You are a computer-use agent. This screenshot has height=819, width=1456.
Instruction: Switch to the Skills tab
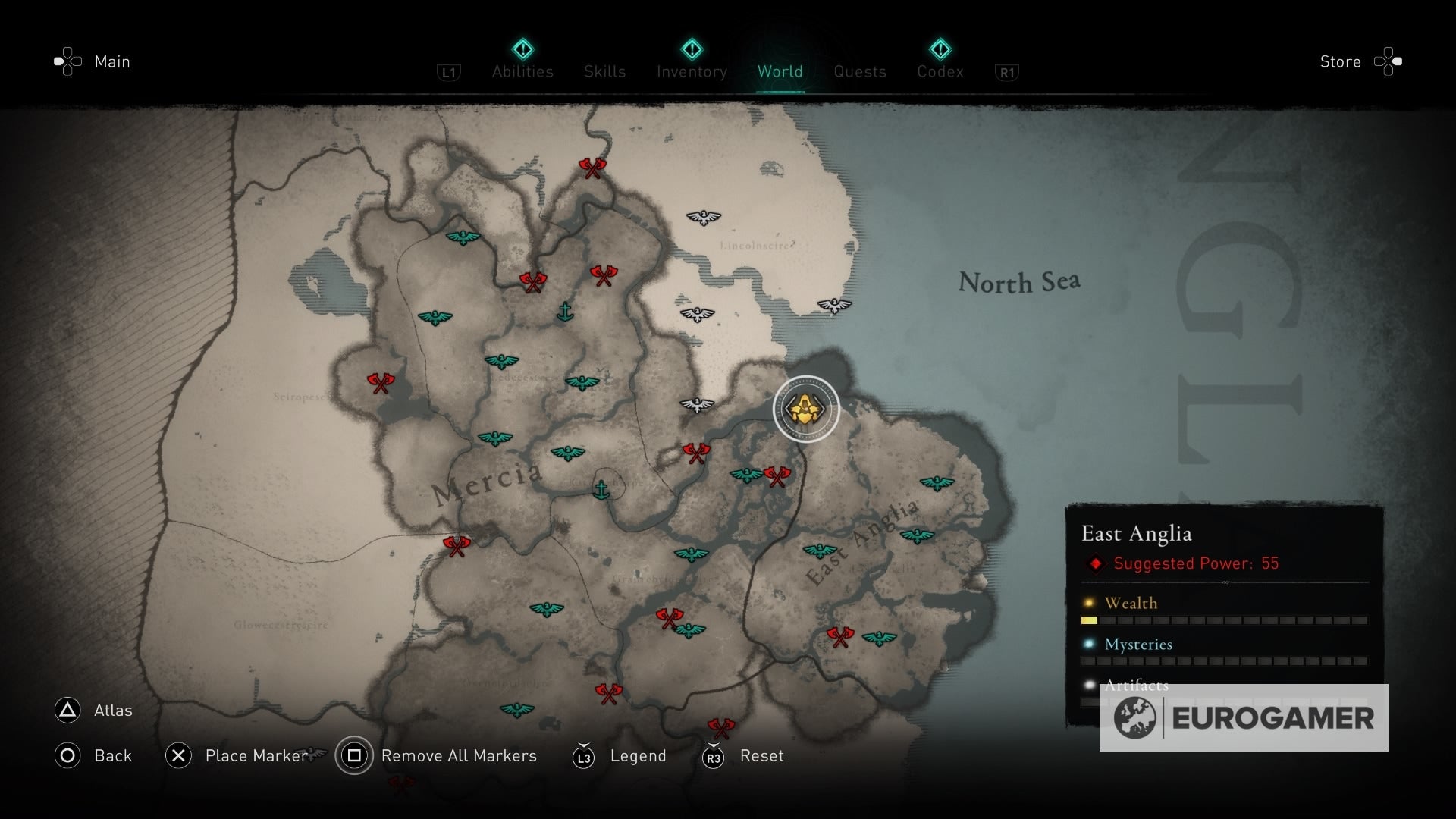(604, 72)
